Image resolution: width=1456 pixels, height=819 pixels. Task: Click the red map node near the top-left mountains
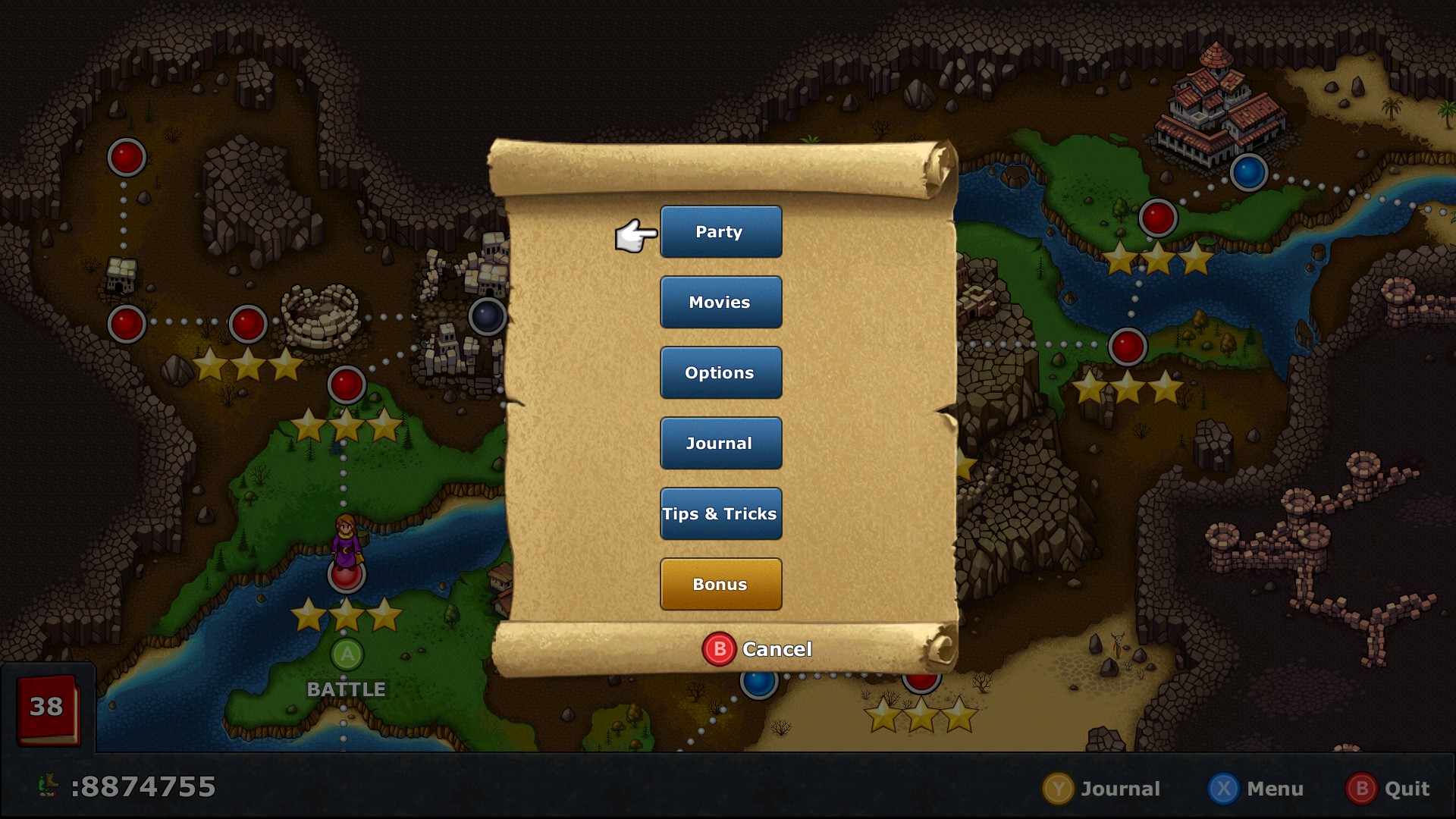(126, 157)
